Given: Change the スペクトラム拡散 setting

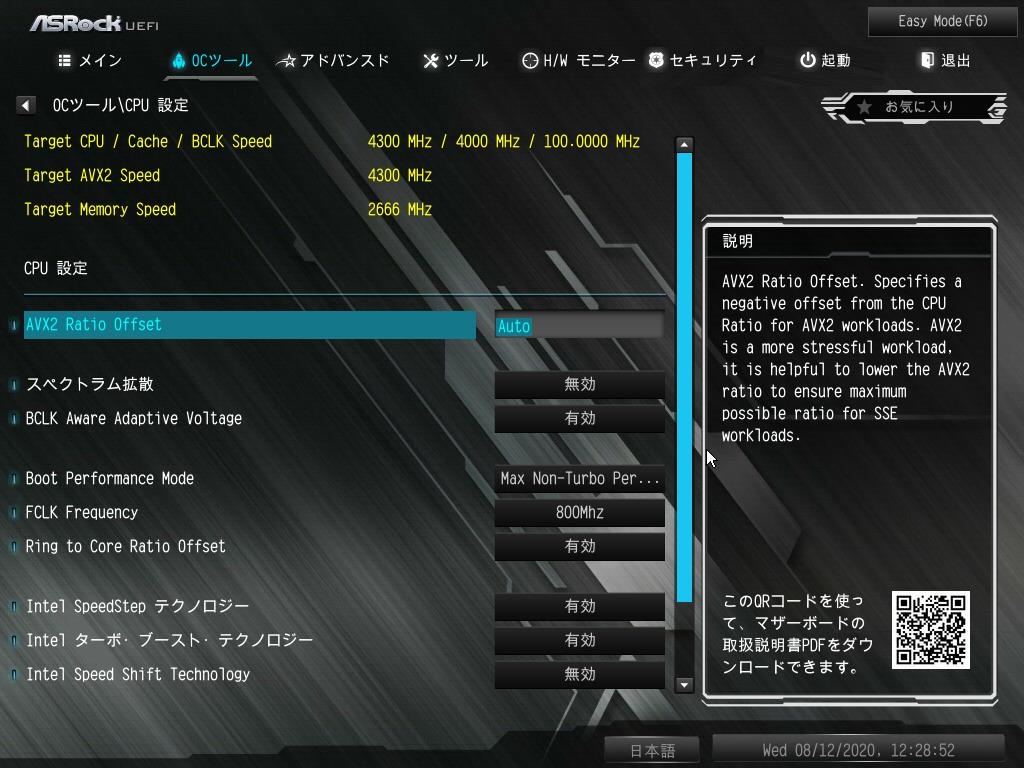Looking at the screenshot, I should point(579,385).
